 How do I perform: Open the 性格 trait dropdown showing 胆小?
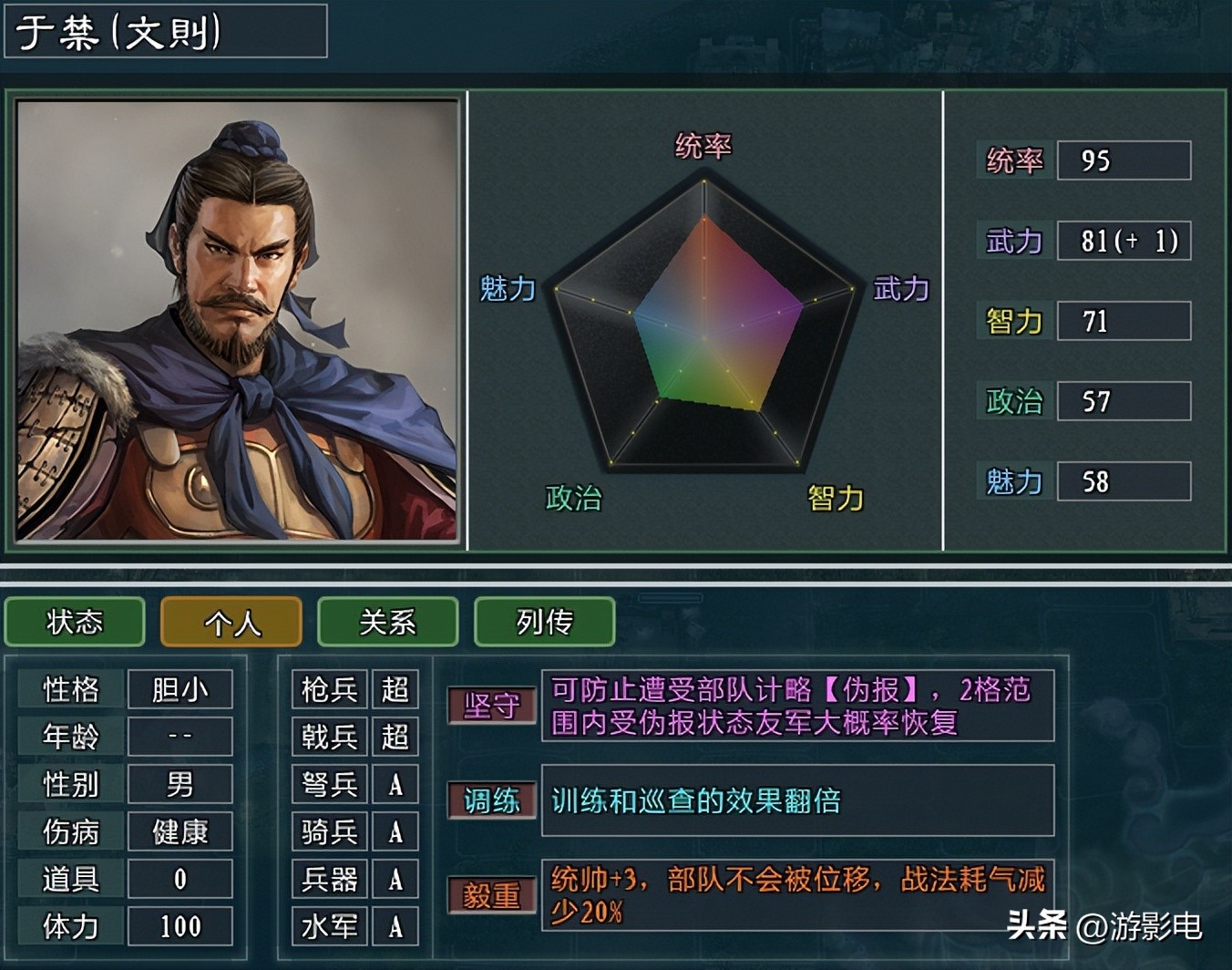coord(180,689)
